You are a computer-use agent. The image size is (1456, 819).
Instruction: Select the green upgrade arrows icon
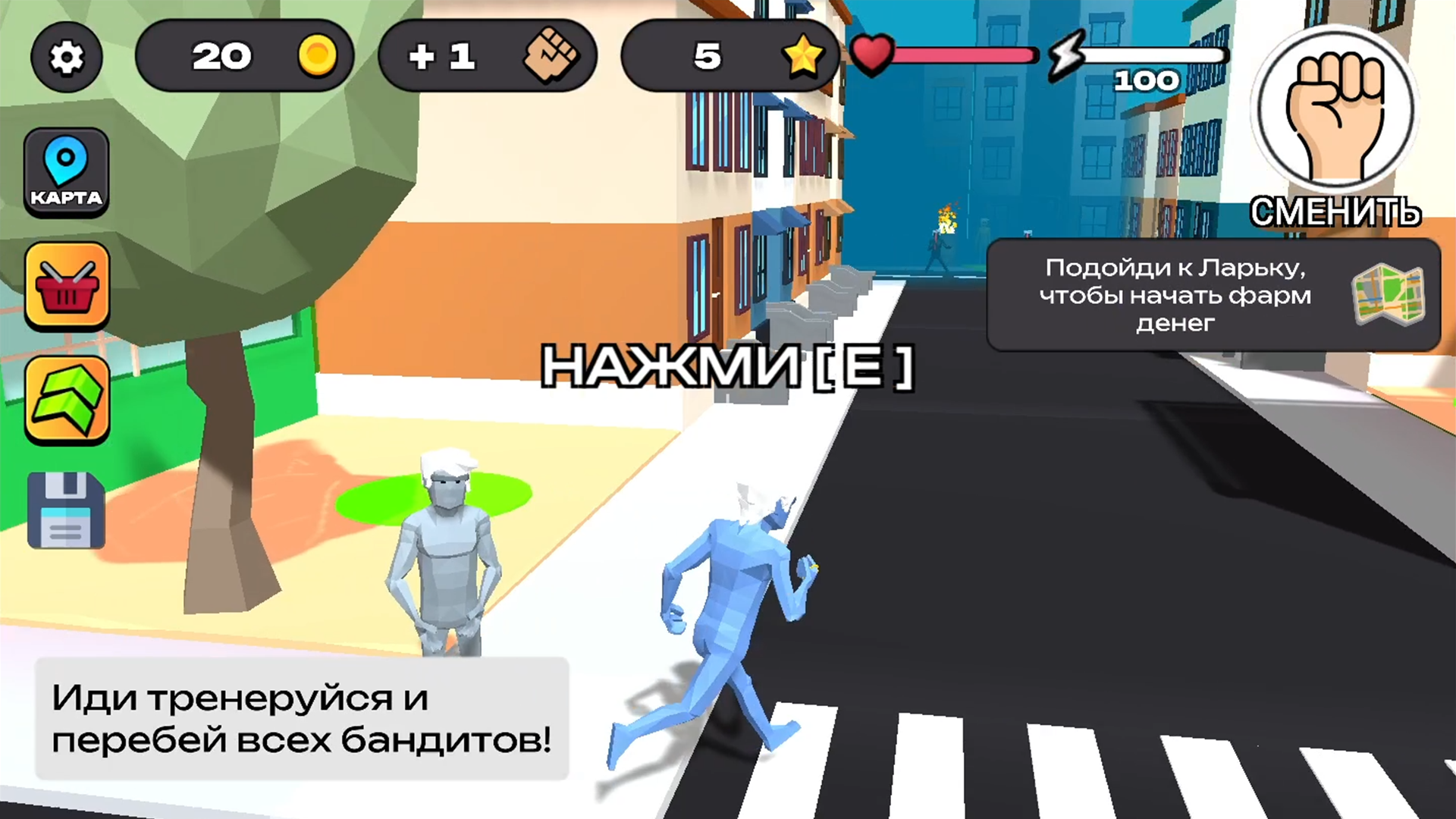[67, 402]
